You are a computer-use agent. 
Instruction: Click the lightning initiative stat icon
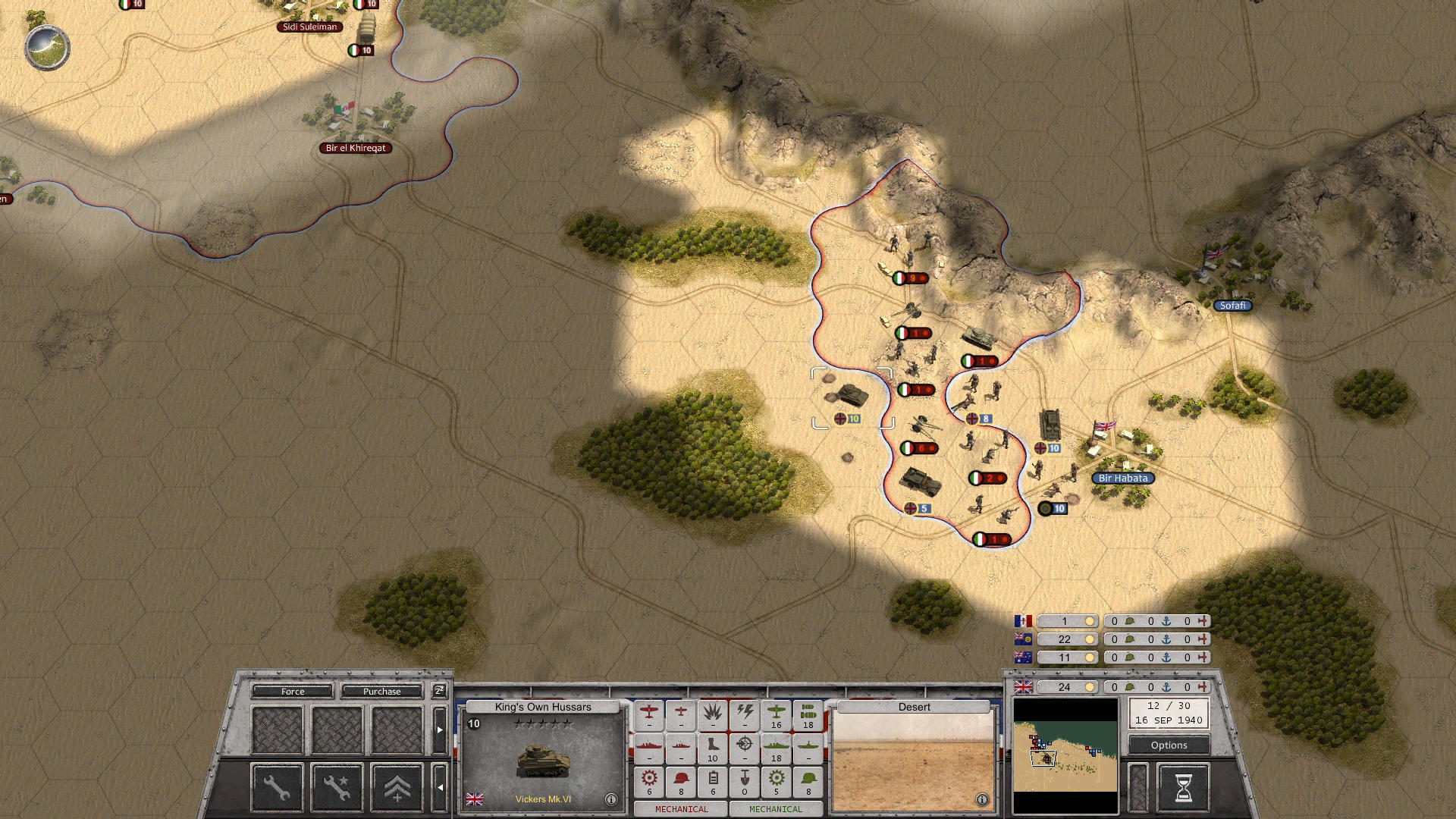[x=745, y=714]
